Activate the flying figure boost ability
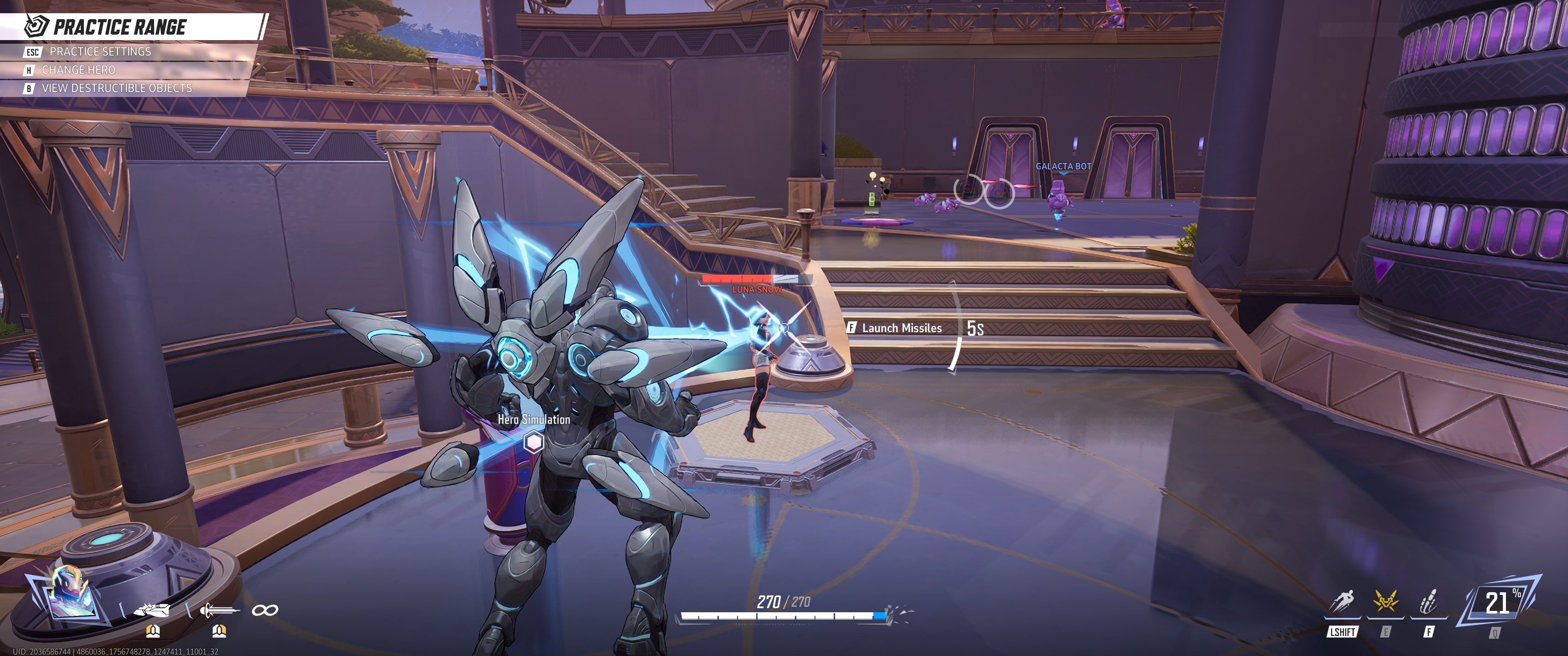The image size is (1568, 656). coord(1342,603)
